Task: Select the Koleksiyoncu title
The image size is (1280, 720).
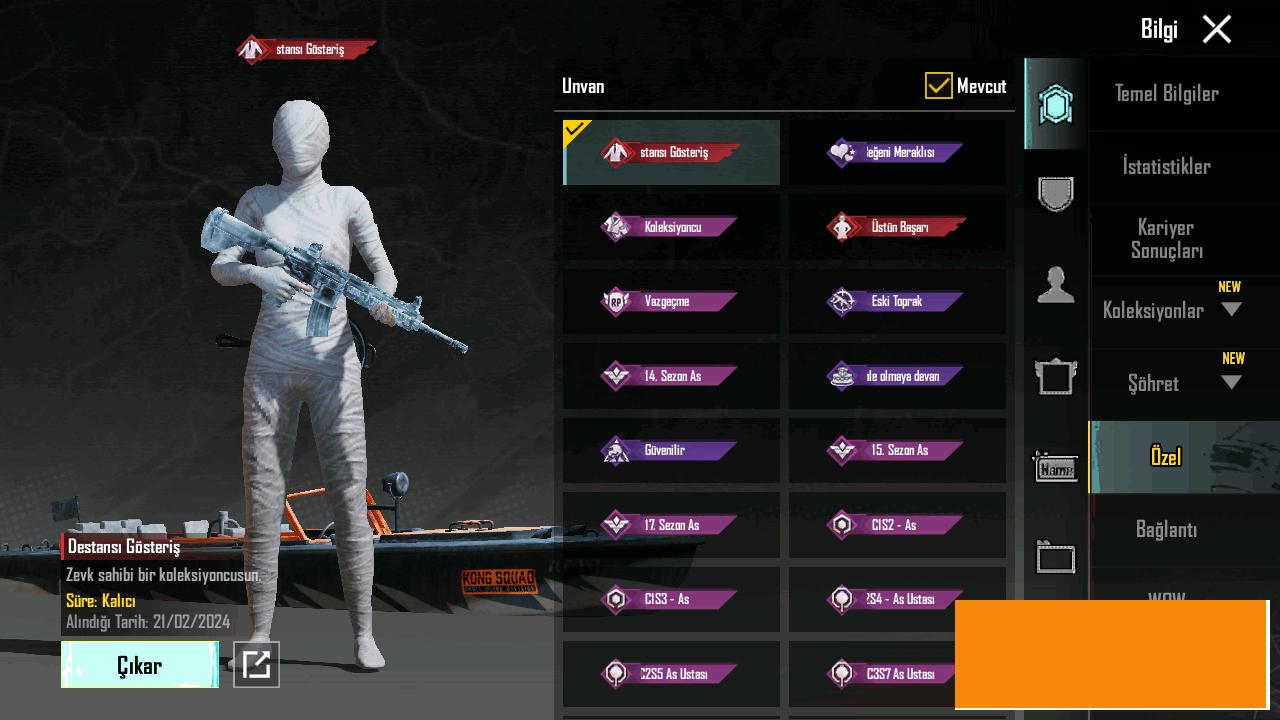Action: pos(671,227)
